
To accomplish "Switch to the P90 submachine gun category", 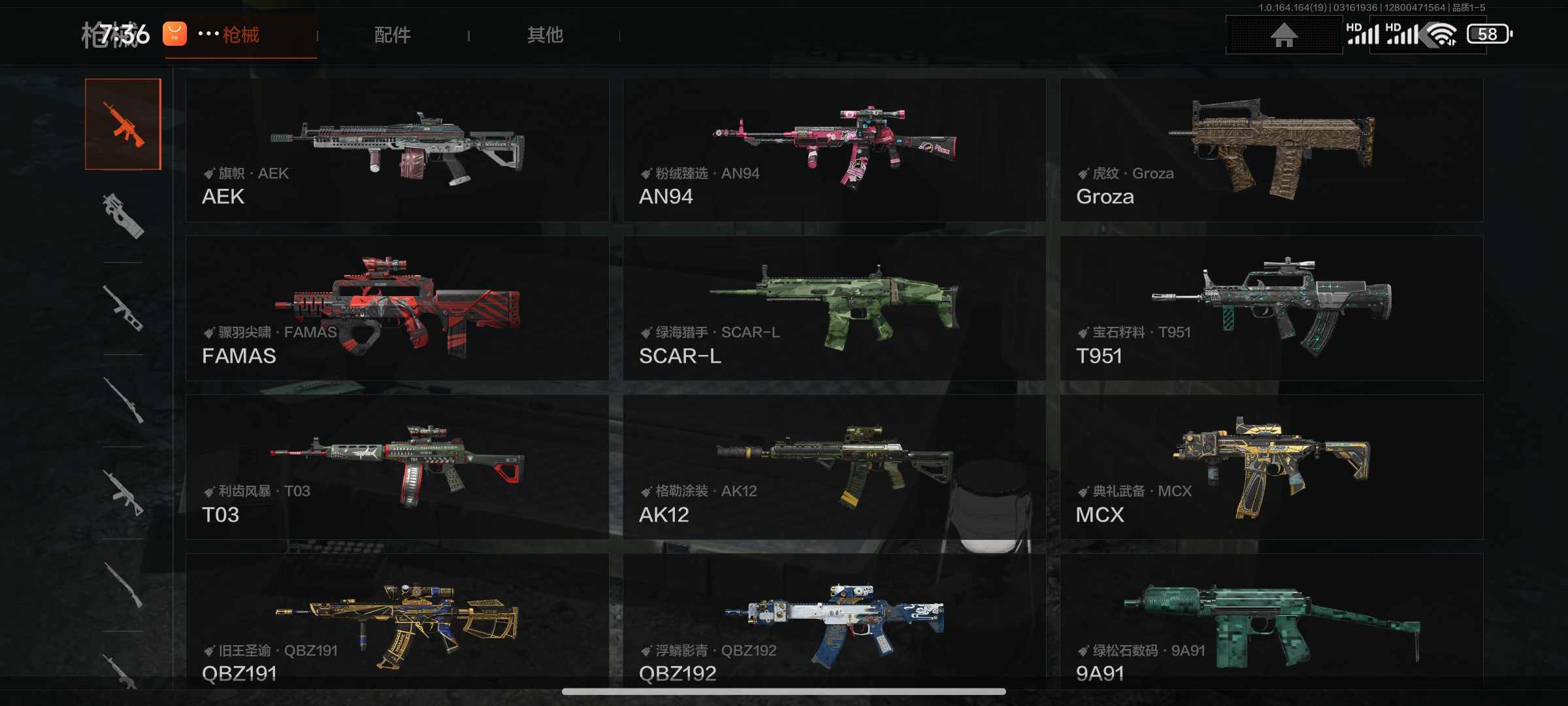I will 123,216.
